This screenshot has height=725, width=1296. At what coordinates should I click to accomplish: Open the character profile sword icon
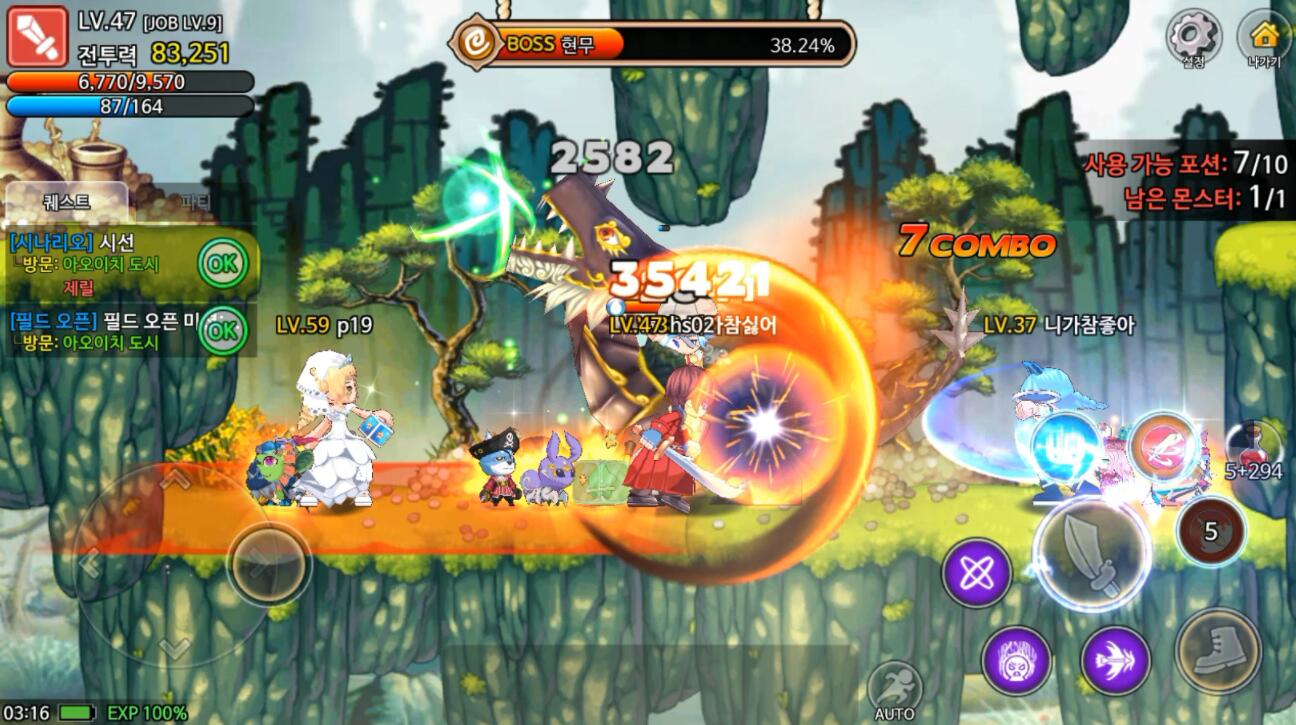(x=37, y=37)
